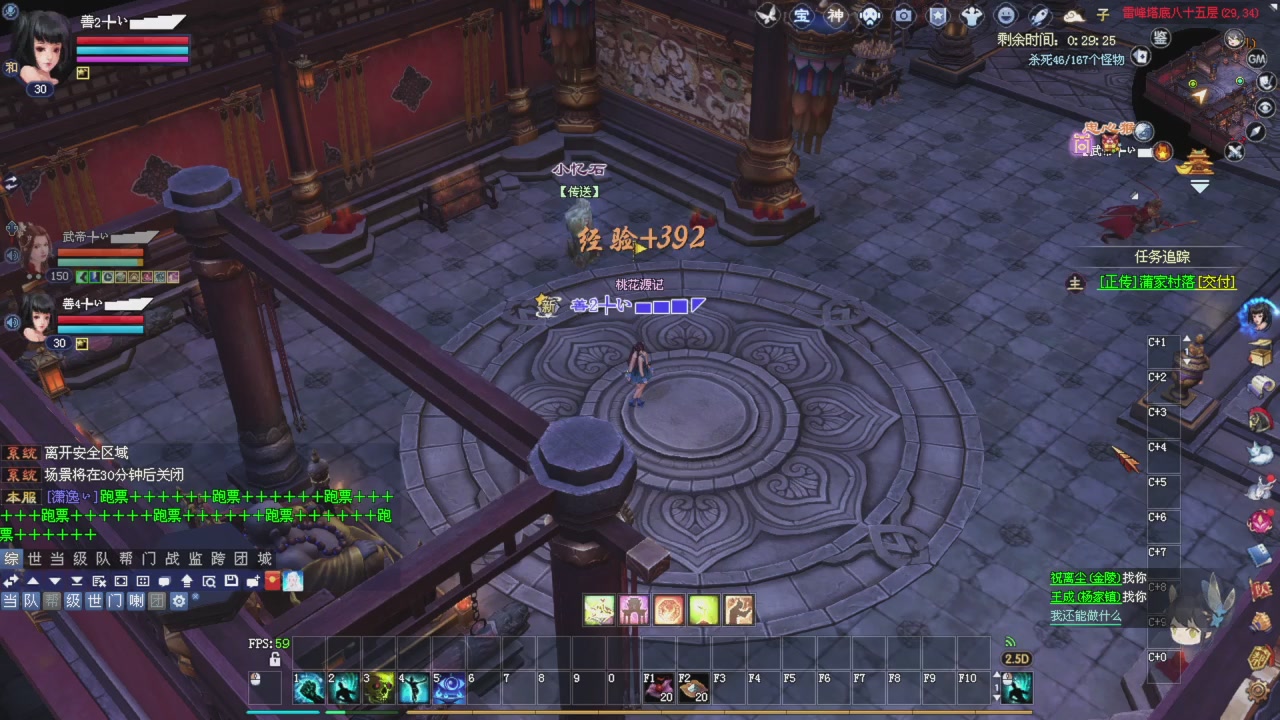Screen dimensions: 1280x720
Task: Toggle the FPS padlock lock icon
Action: click(273, 659)
